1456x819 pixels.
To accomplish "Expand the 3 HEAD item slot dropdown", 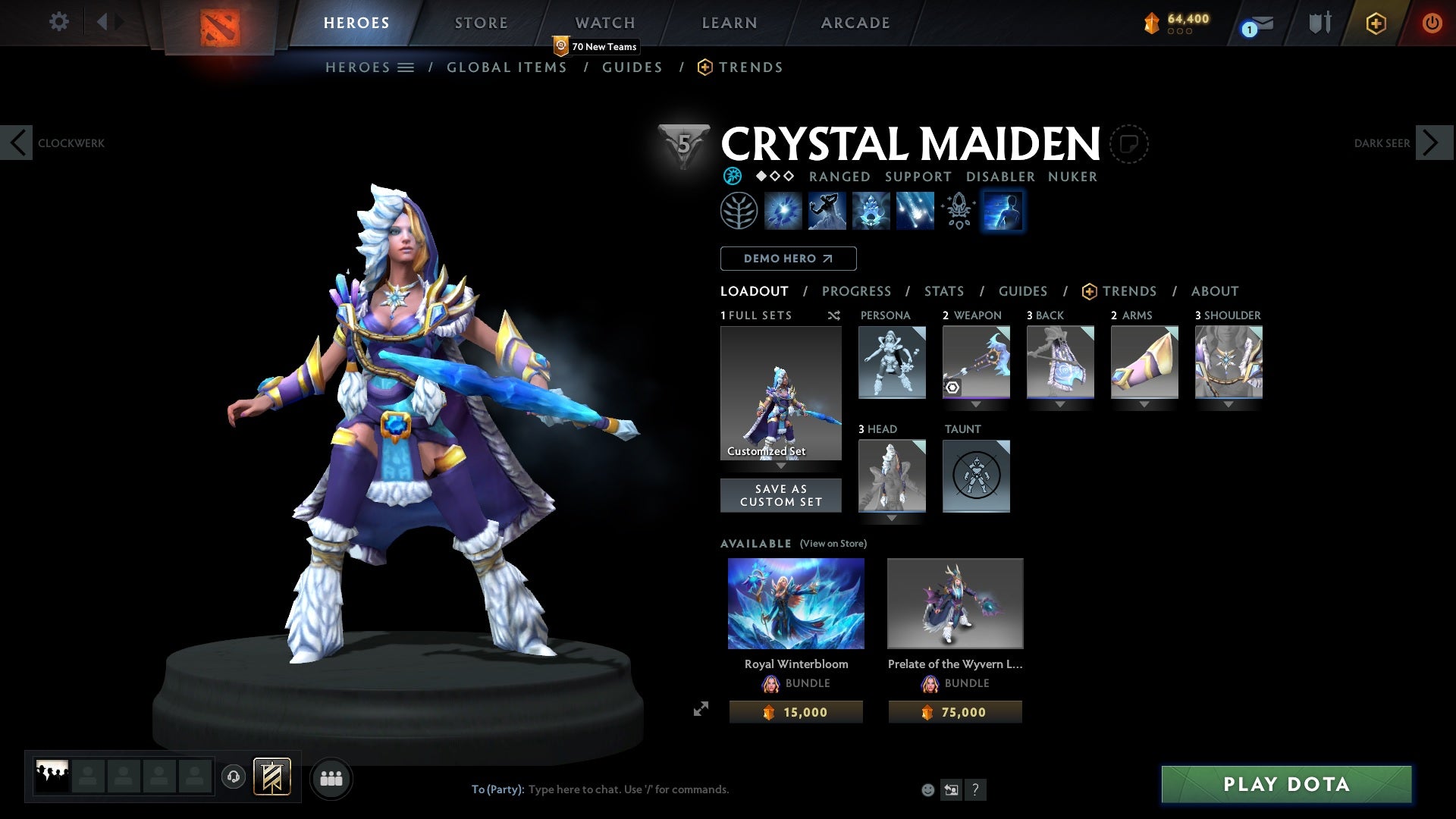I will pyautogui.click(x=892, y=519).
